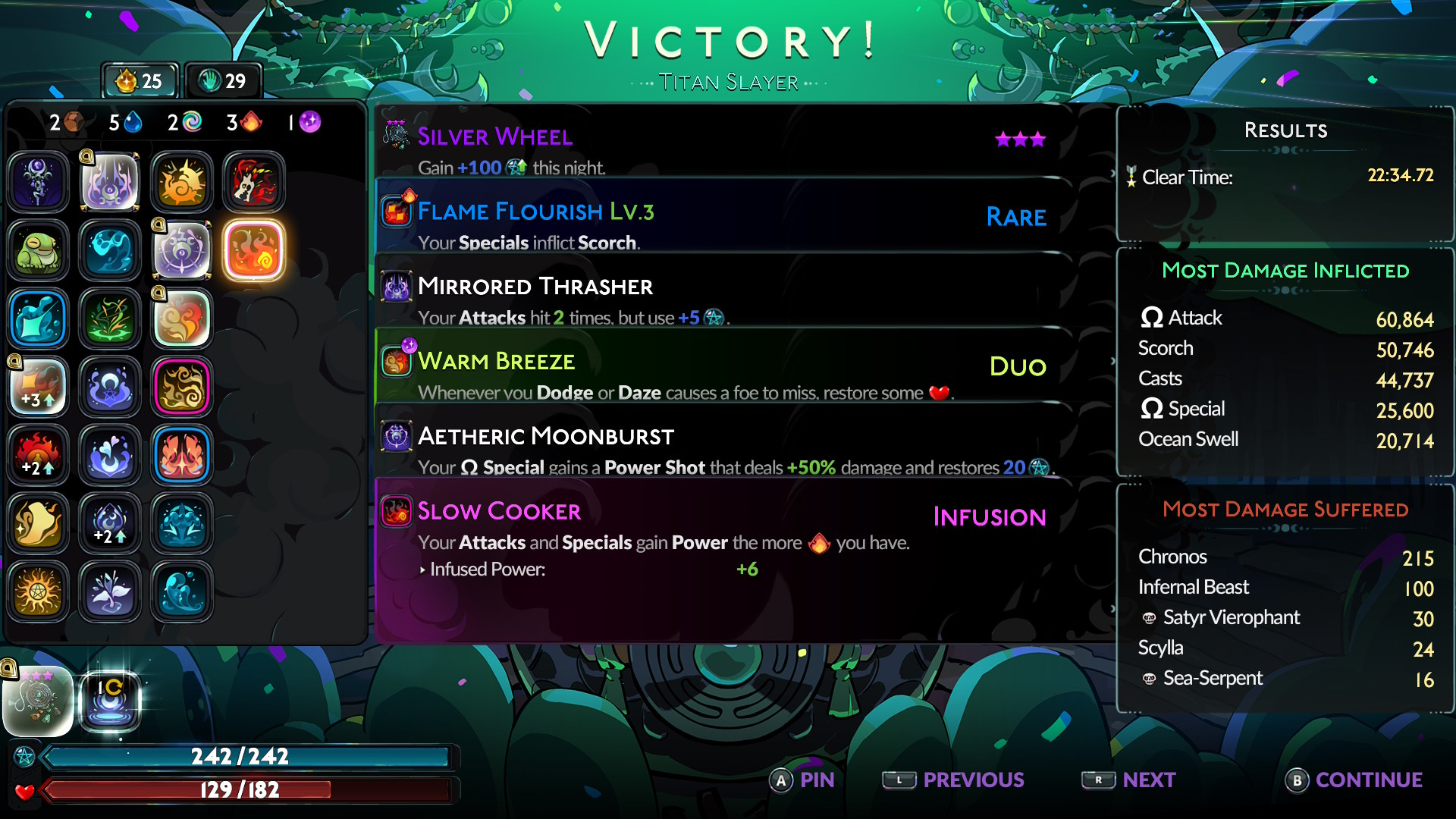This screenshot has height=819, width=1456.
Task: Select the green plant sprout icon
Action: 110,318
